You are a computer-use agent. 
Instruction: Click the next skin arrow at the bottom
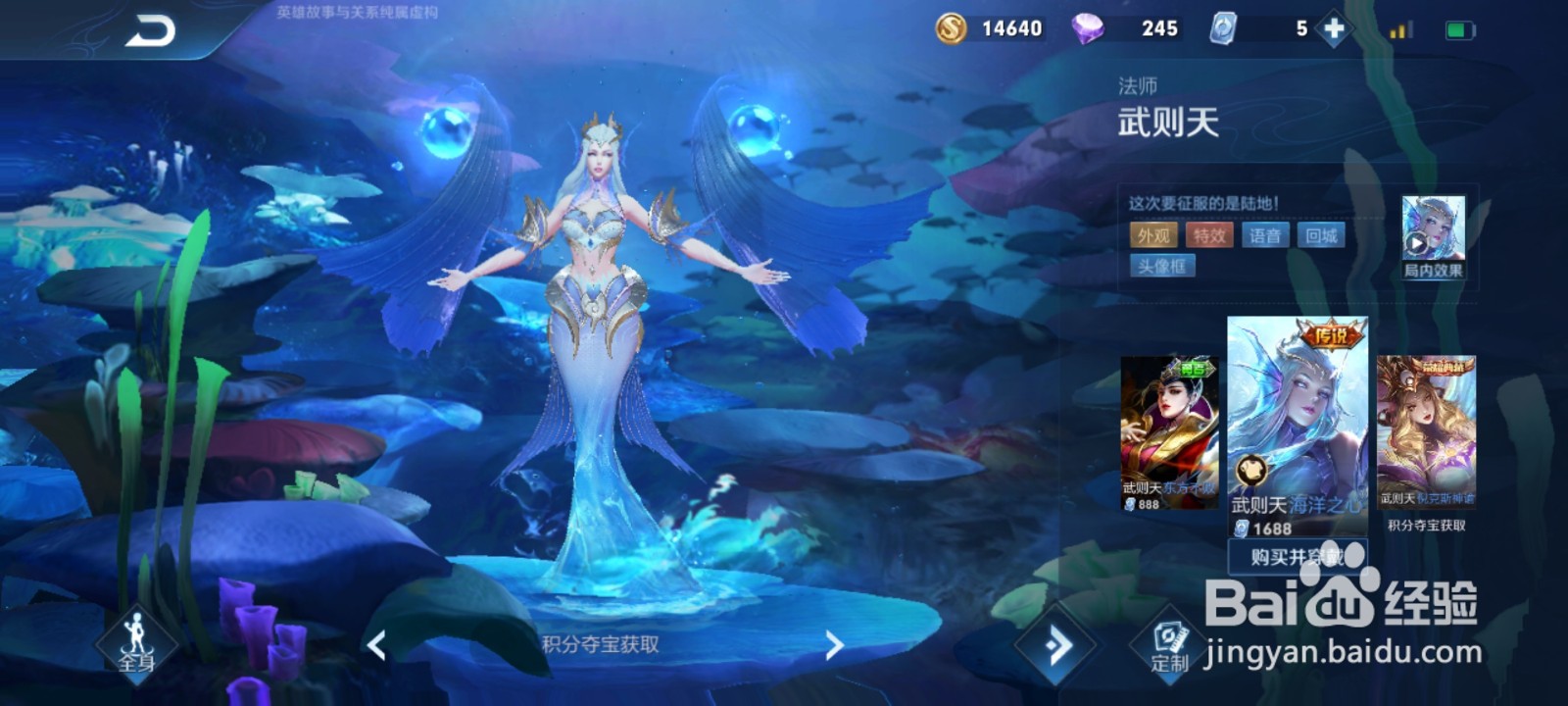point(834,647)
